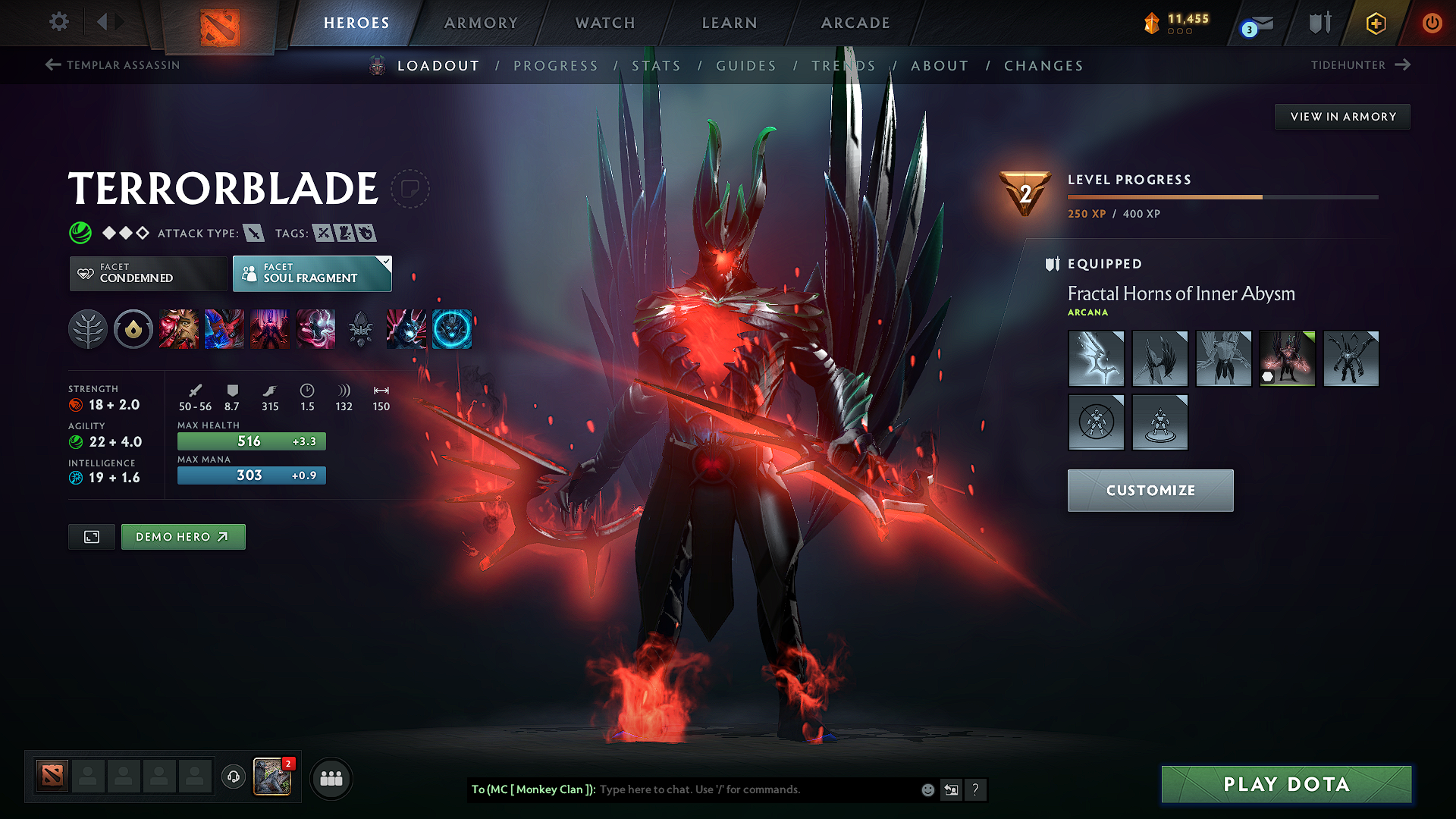Open the voice chat headset icon
The image size is (1456, 819).
(x=233, y=778)
